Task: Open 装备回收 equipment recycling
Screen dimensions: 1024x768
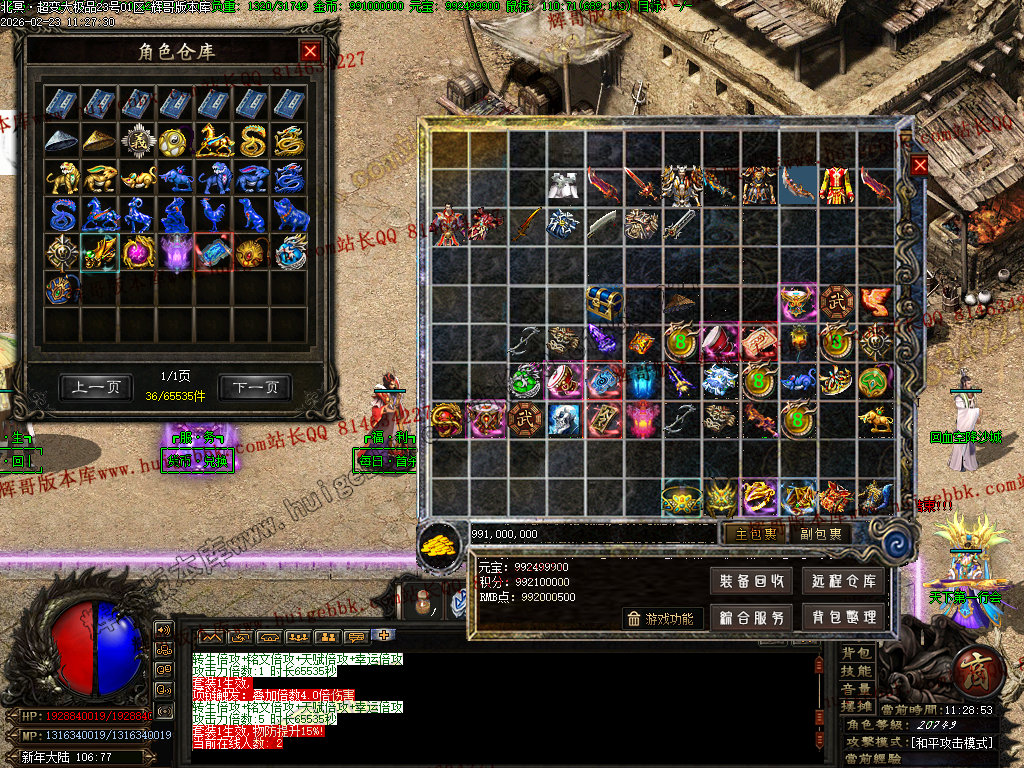Action: (752, 581)
